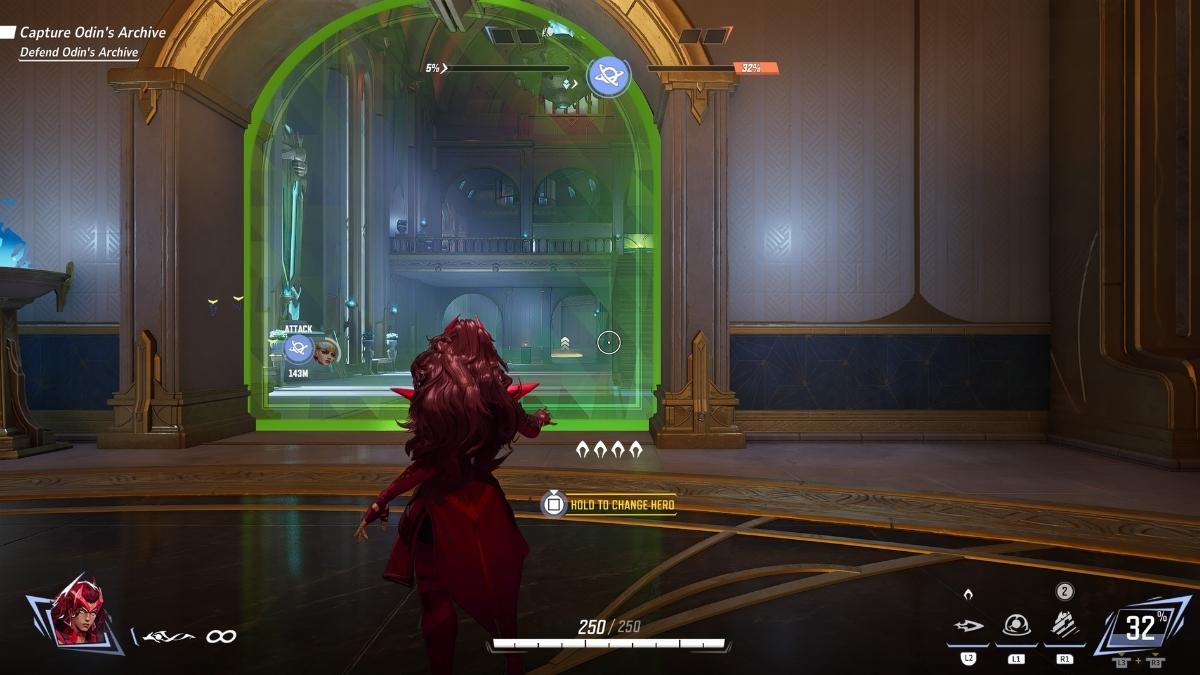Click the central capture point objective icon
The width and height of the screenshot is (1200, 675).
[x=608, y=76]
